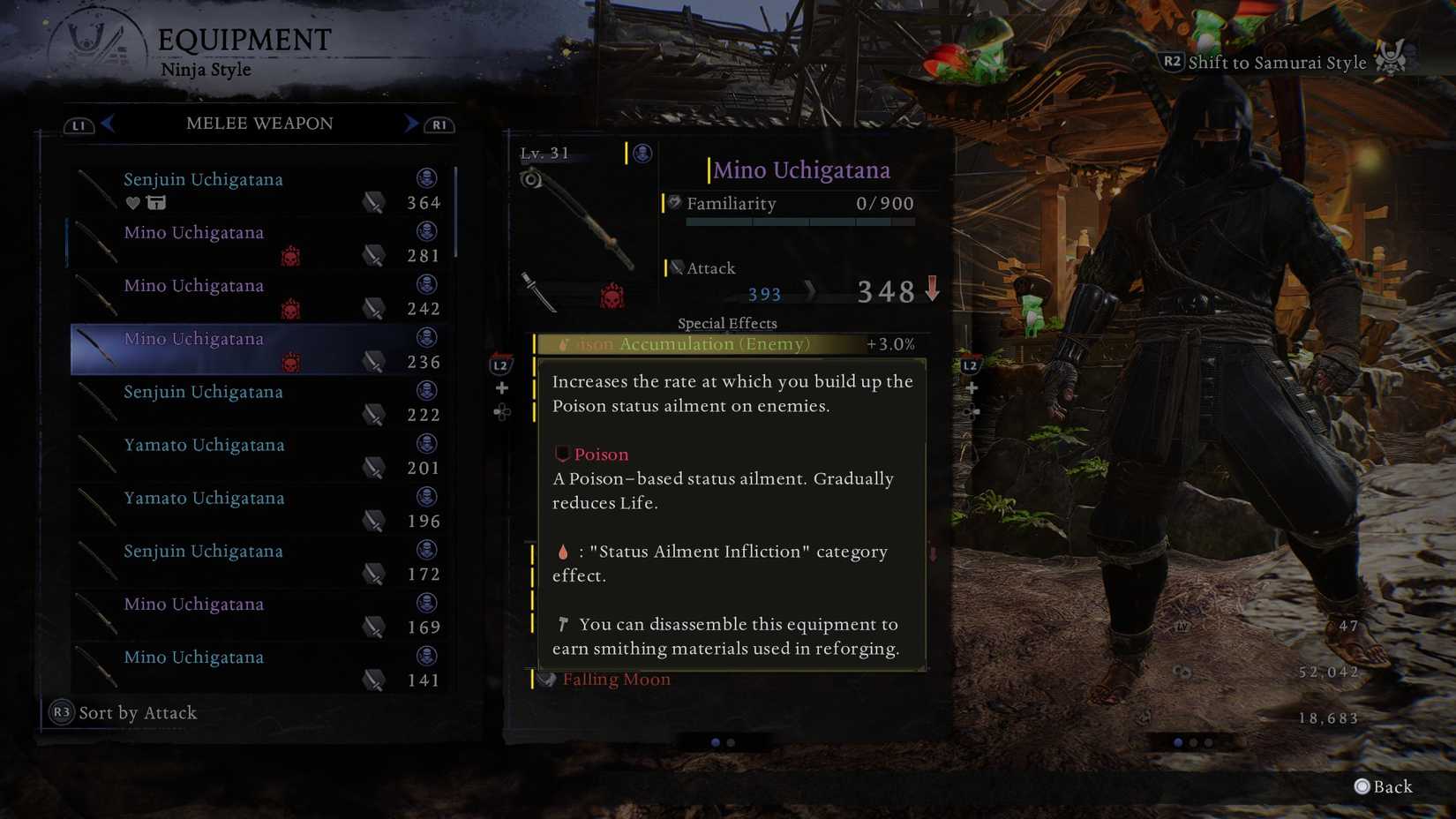Switch to the Melee Weapon tab
The width and height of the screenshot is (1456, 819).
coord(259,124)
